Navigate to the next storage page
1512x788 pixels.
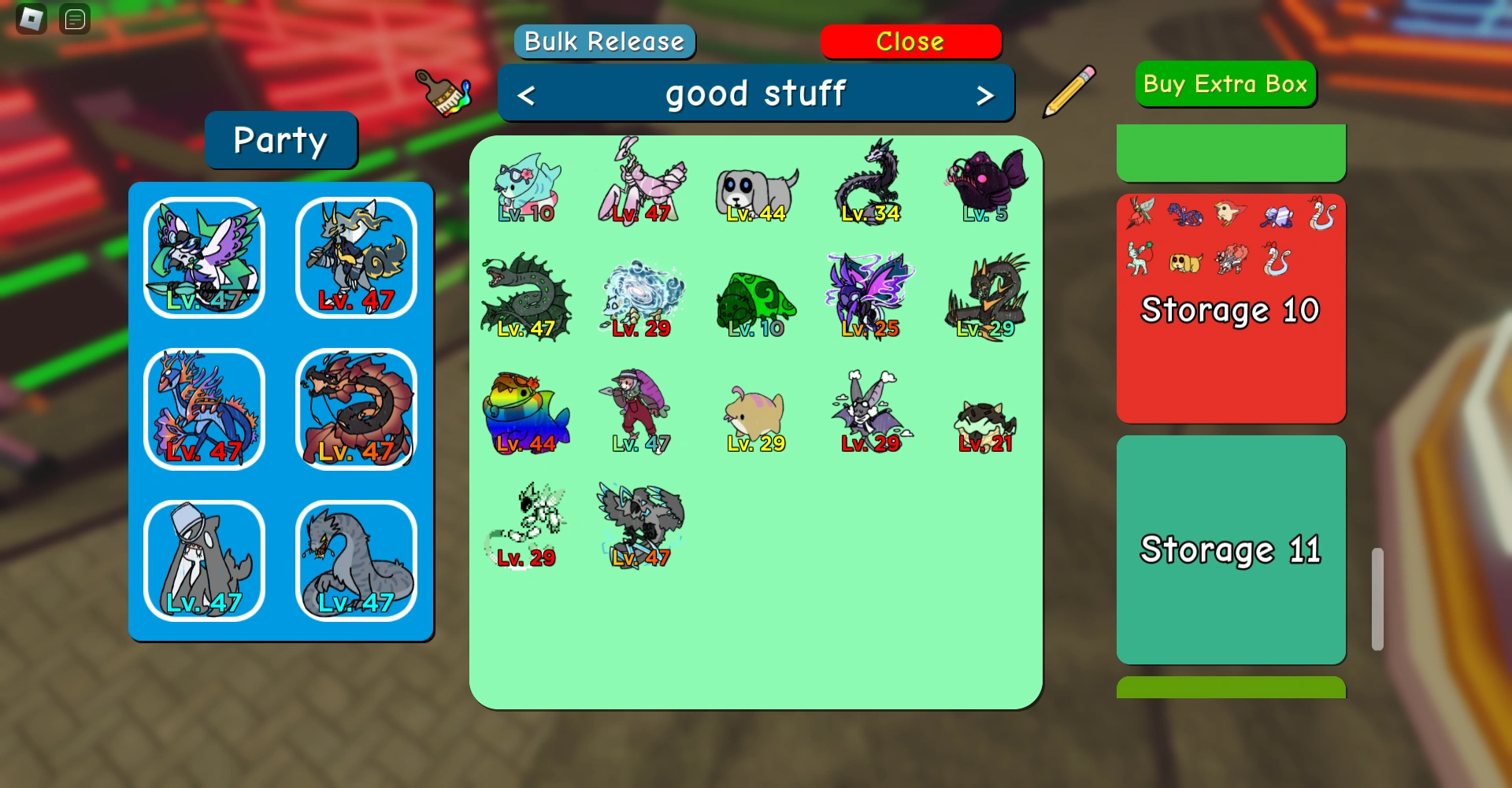[x=985, y=94]
